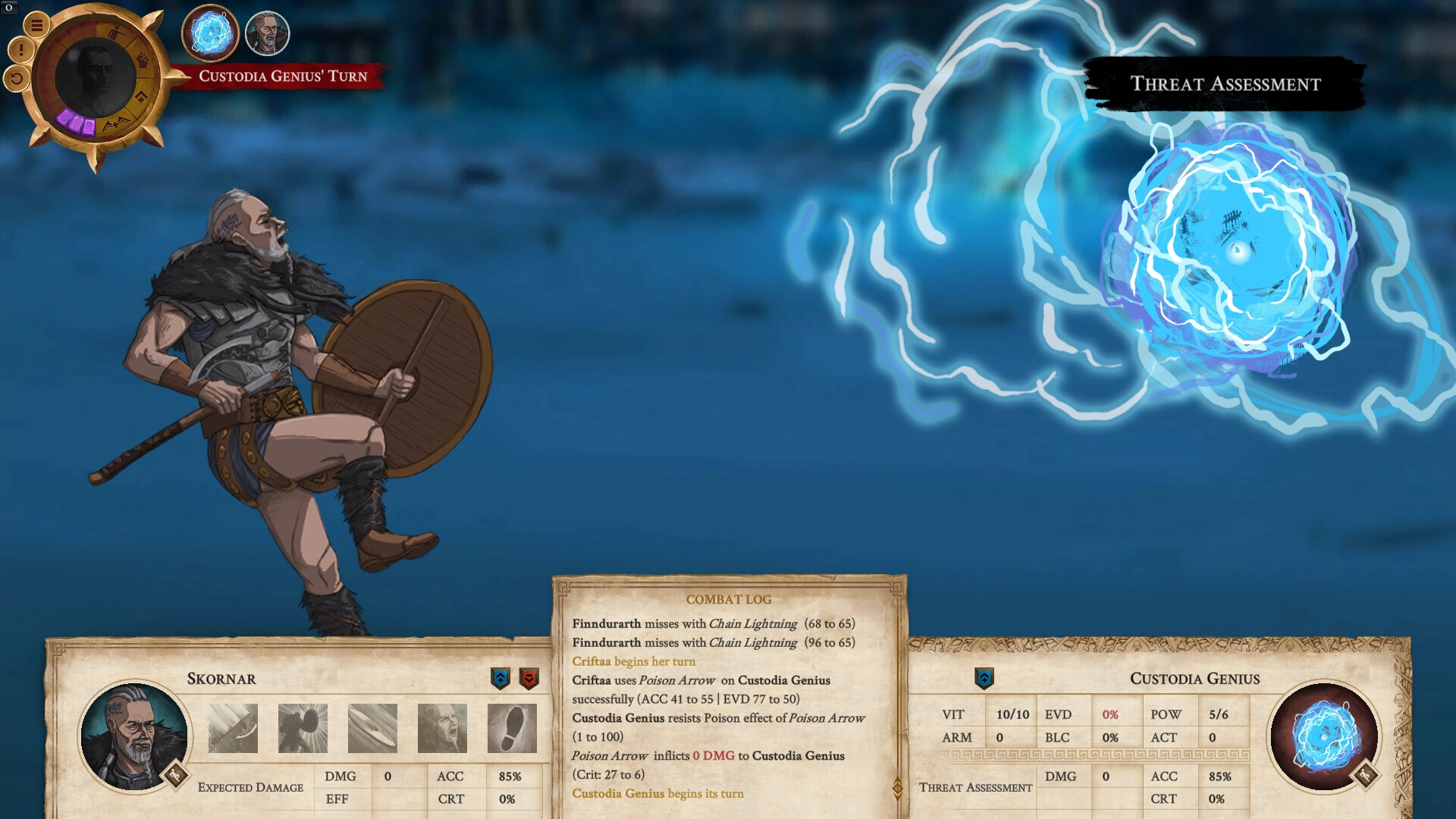Select Custodia Genius from the turn order
The width and height of the screenshot is (1456, 819).
click(x=209, y=33)
